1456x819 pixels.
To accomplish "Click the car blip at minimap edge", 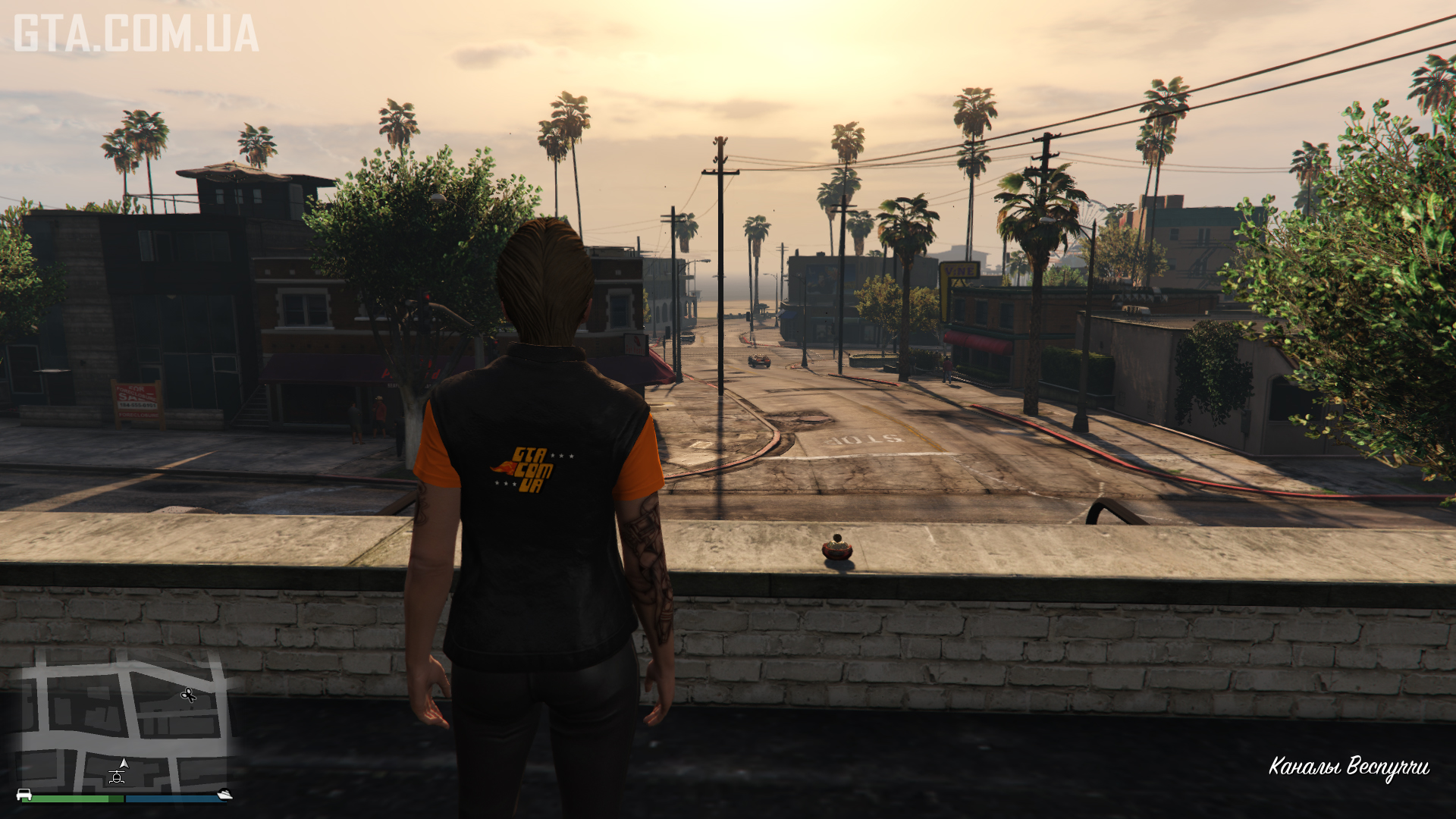I will pyautogui.click(x=24, y=795).
